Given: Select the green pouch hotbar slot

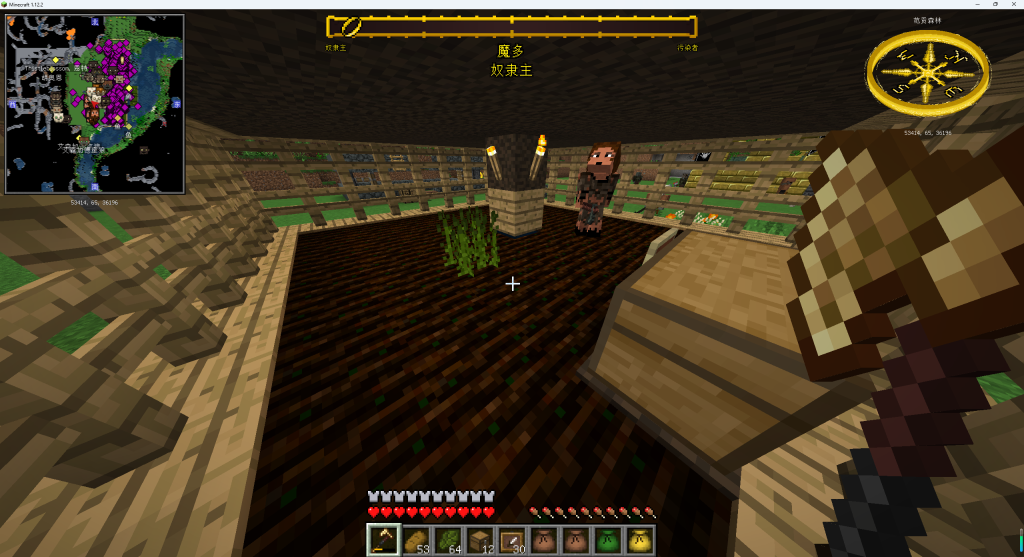Looking at the screenshot, I should coord(607,540).
